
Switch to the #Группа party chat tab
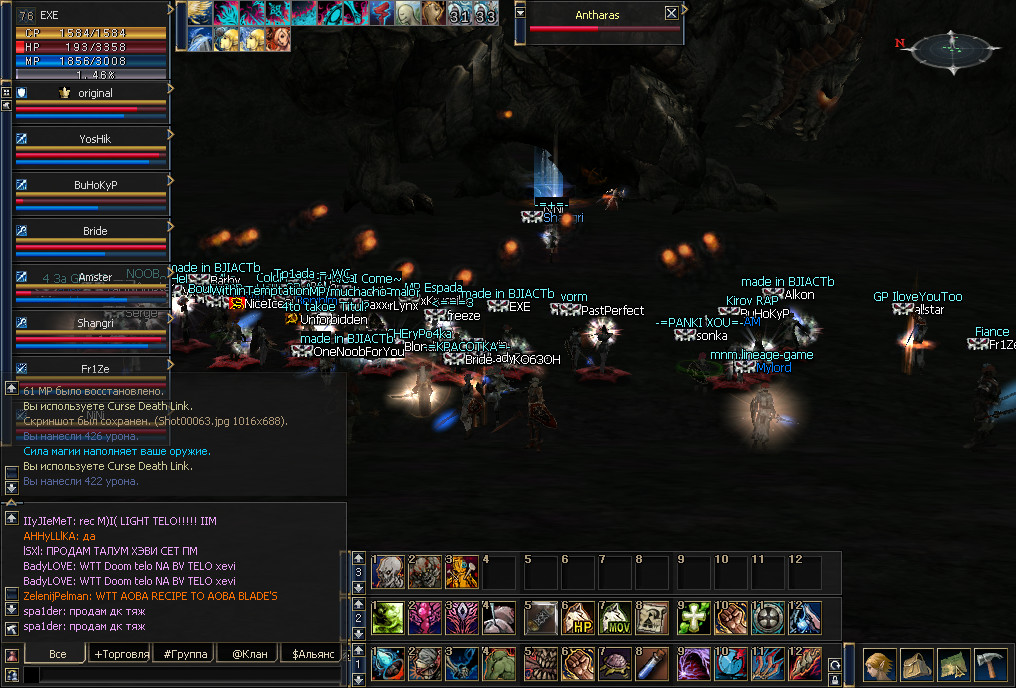[184, 654]
